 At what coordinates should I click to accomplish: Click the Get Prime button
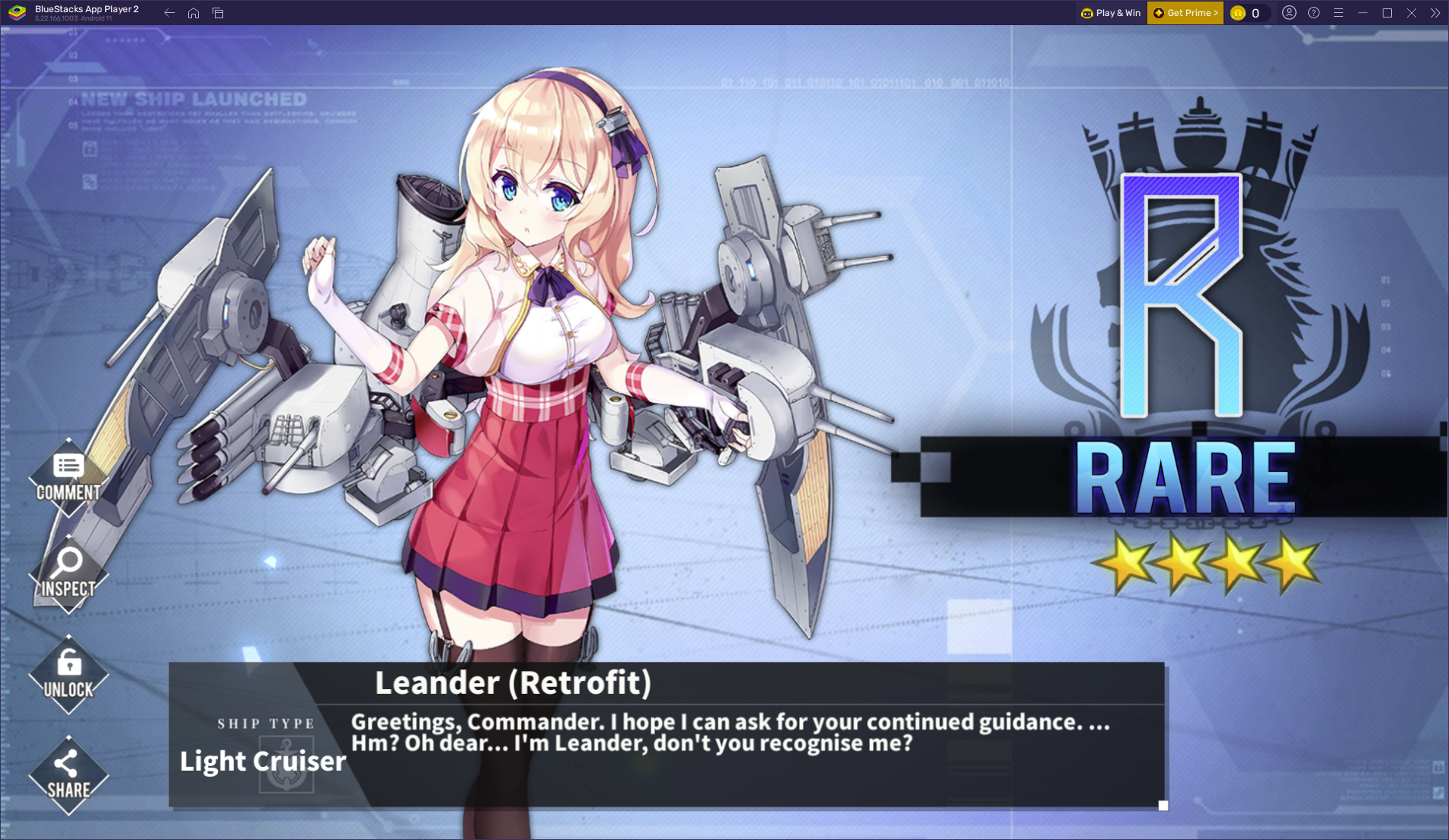pyautogui.click(x=1185, y=13)
